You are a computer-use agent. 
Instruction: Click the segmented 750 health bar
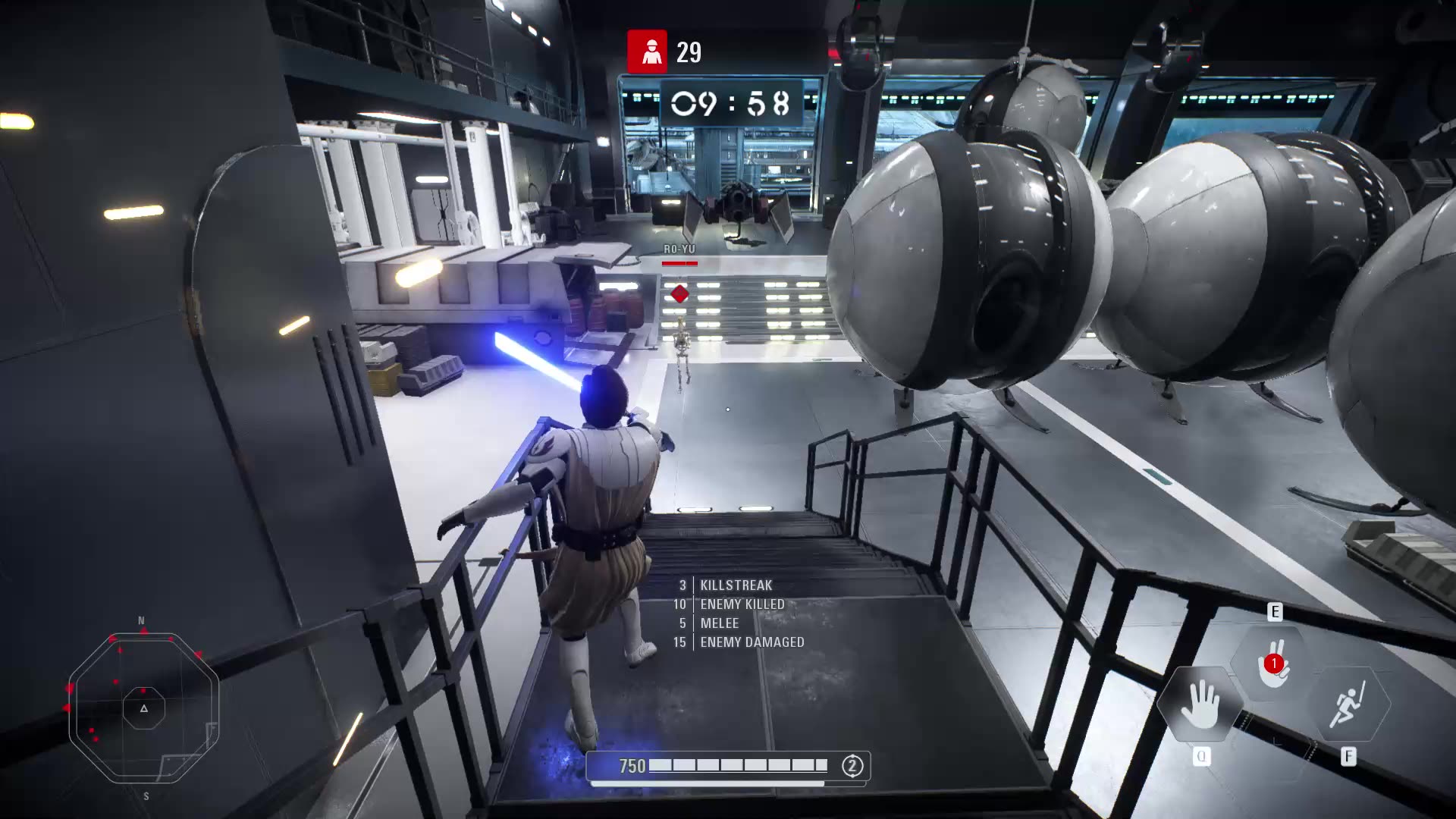click(x=739, y=765)
